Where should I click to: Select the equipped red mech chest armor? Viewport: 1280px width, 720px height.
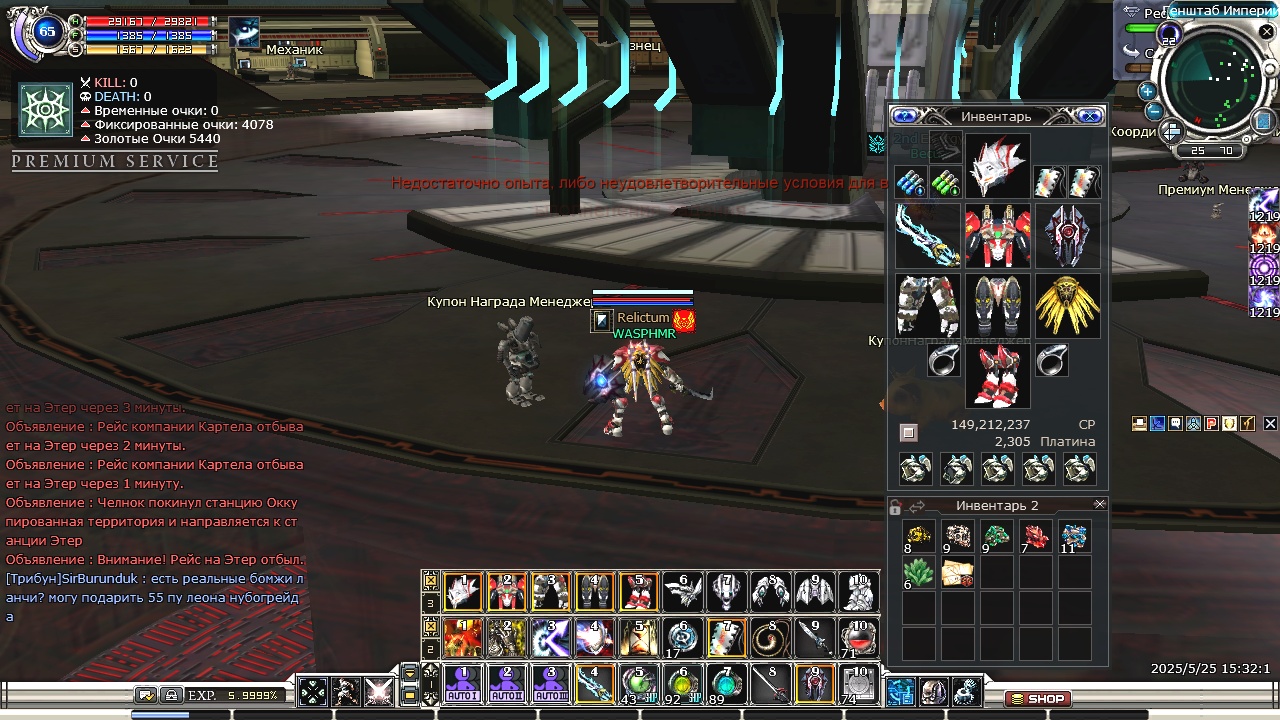click(x=997, y=236)
